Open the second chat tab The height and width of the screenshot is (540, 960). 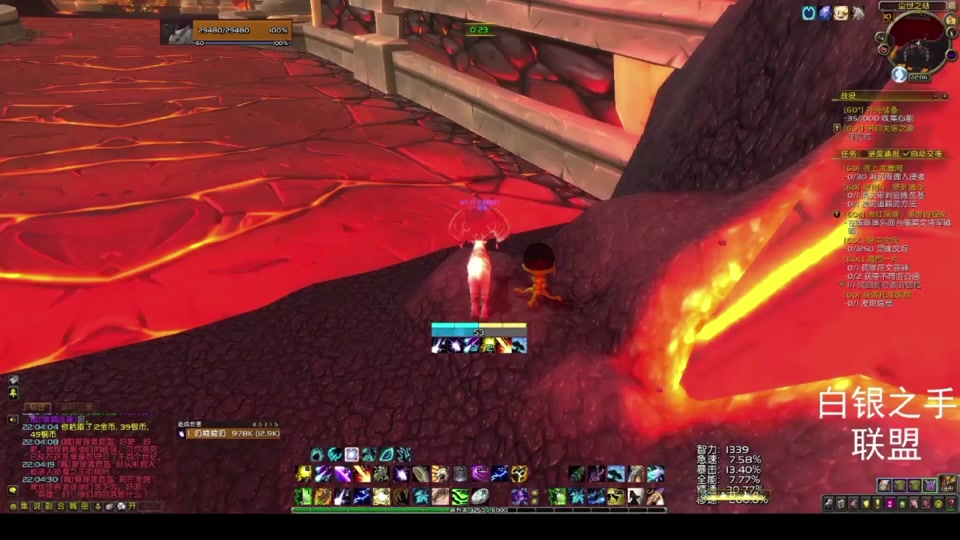point(72,407)
